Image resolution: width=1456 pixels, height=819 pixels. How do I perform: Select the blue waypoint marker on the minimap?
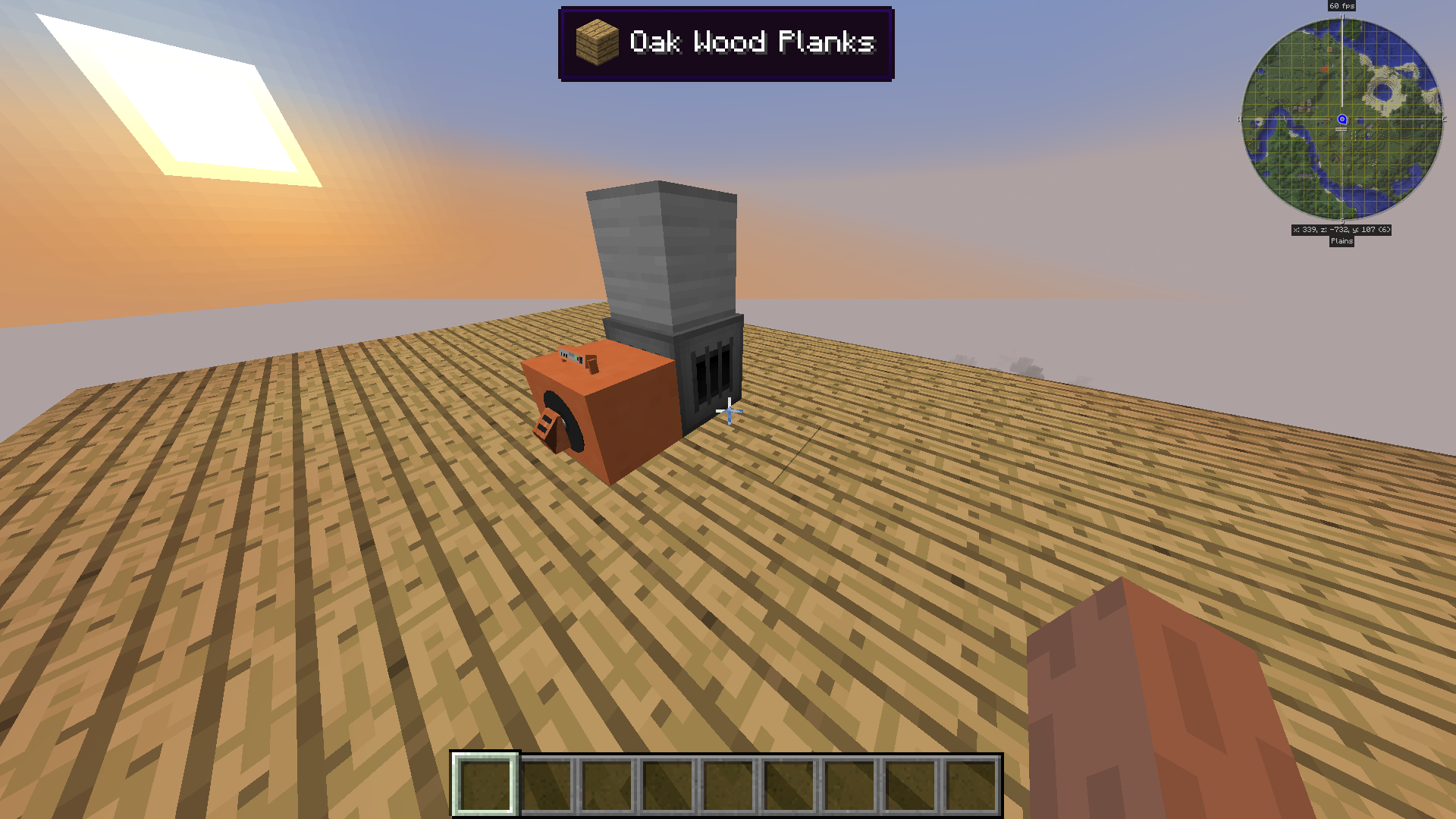[x=1341, y=119]
